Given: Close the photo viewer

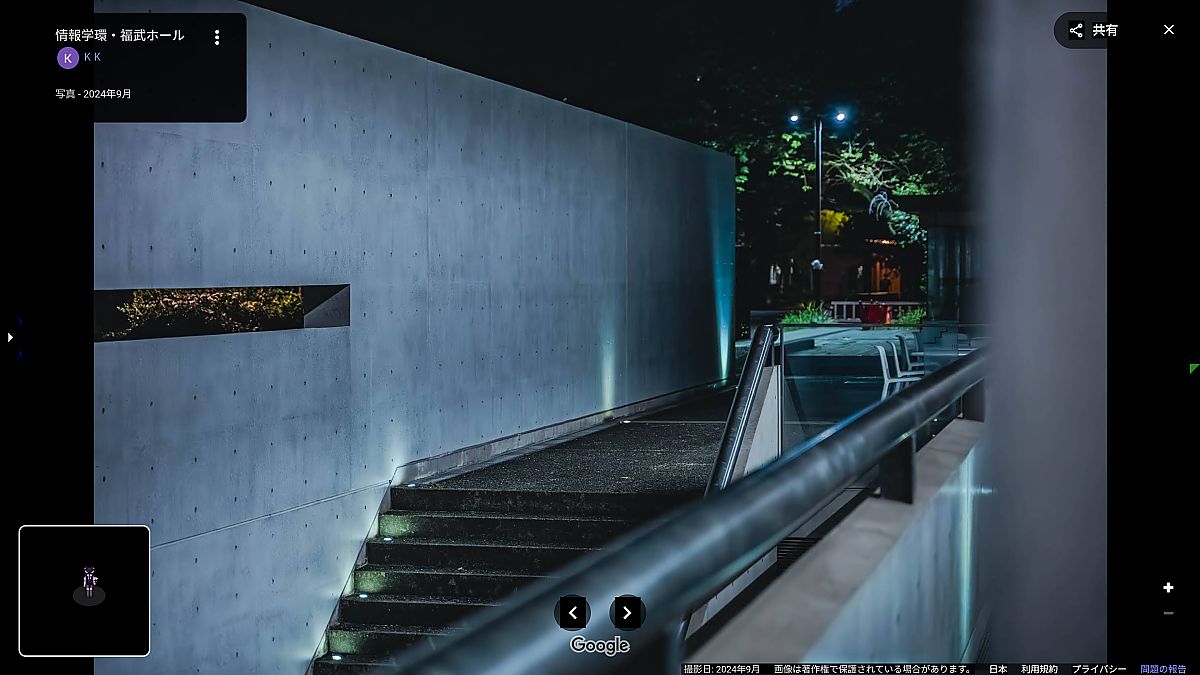Looking at the screenshot, I should pos(1168,30).
